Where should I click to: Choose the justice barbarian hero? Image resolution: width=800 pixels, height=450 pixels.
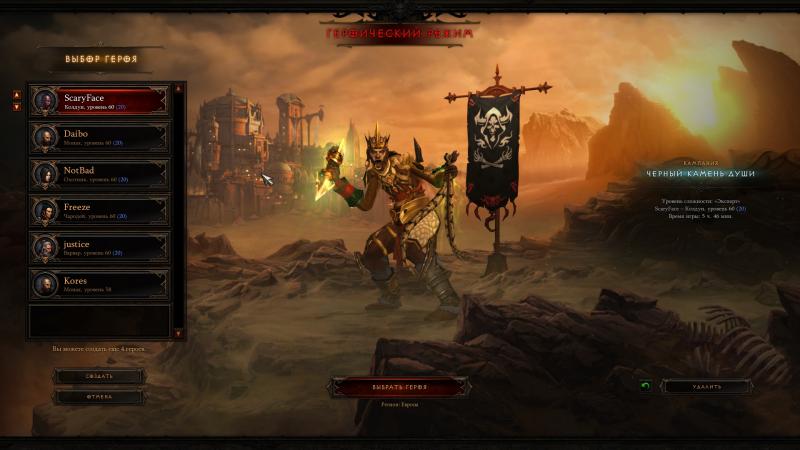click(x=99, y=247)
